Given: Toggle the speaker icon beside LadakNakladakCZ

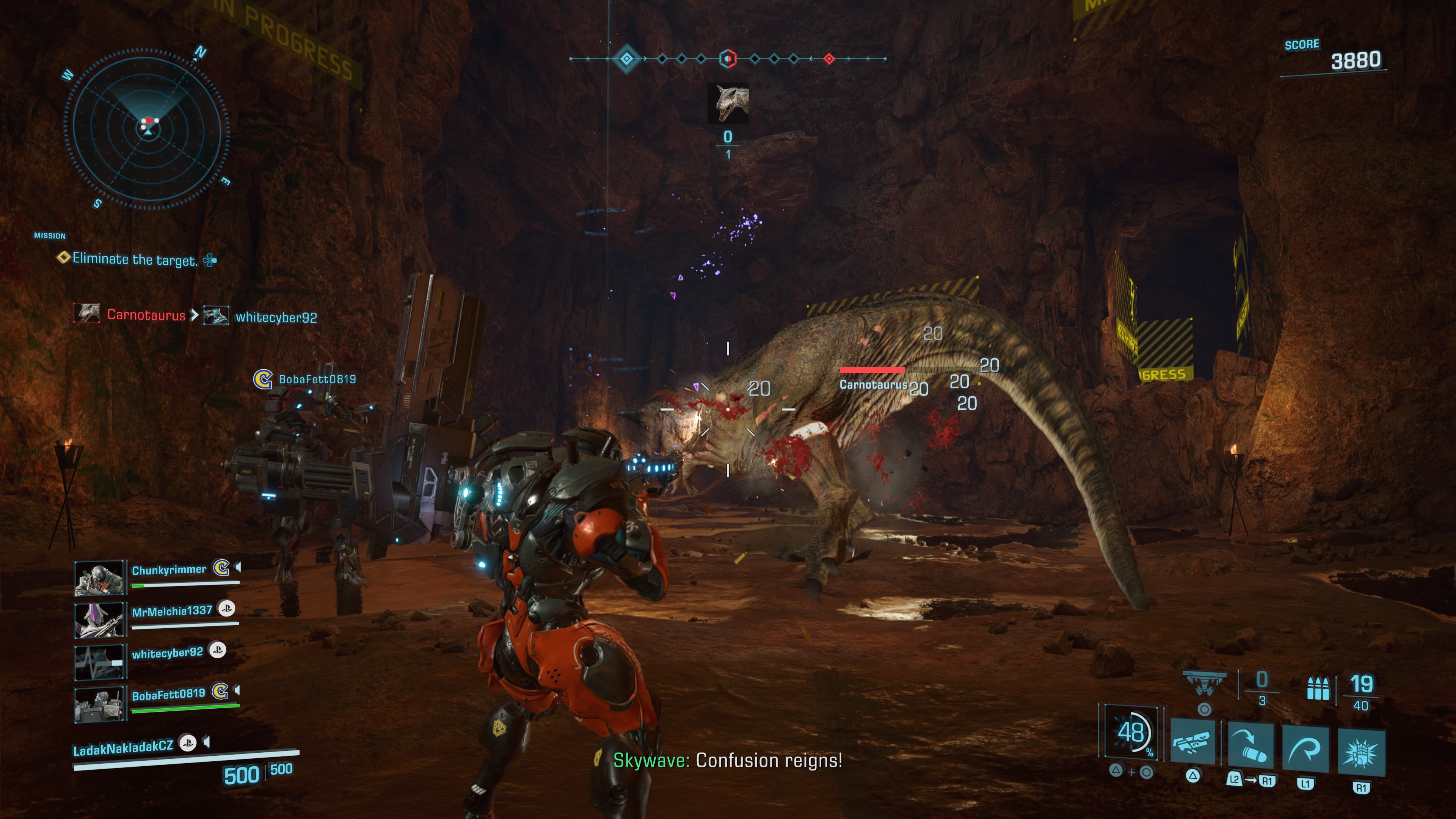Looking at the screenshot, I should 207,742.
